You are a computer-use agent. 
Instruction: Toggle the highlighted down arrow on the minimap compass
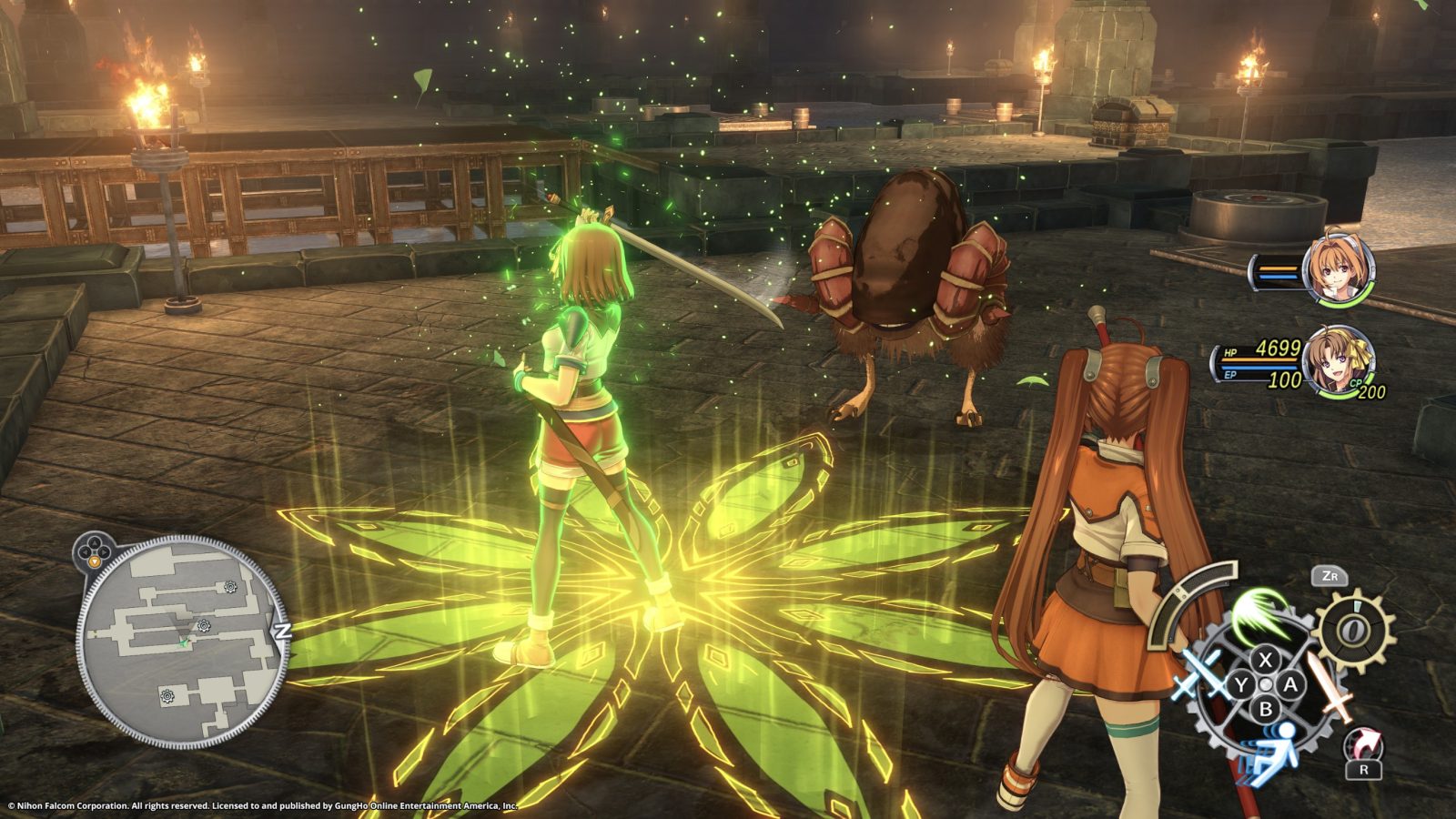coord(94,561)
